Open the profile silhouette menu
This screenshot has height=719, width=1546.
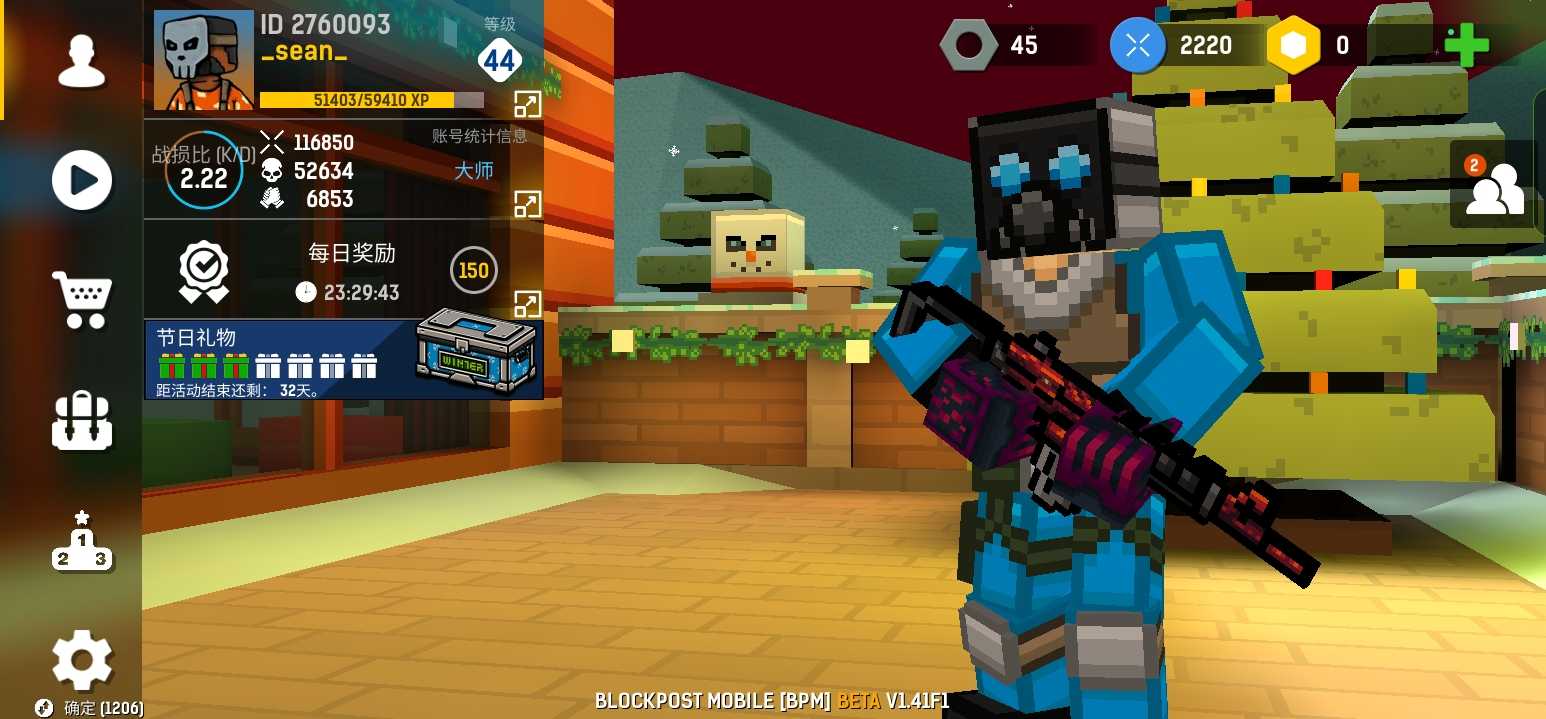81,62
